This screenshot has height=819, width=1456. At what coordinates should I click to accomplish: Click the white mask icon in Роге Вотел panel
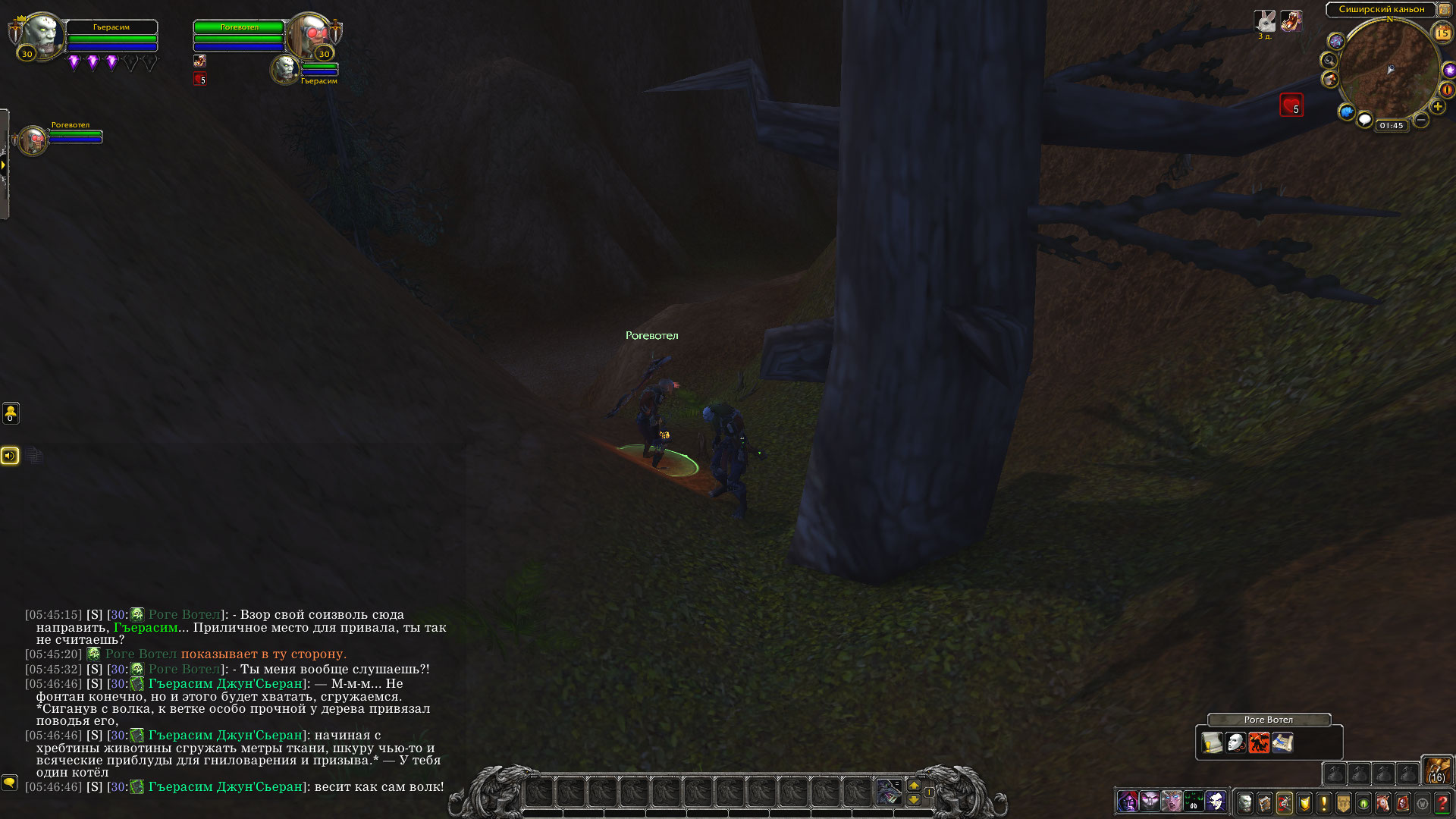pyautogui.click(x=1235, y=742)
